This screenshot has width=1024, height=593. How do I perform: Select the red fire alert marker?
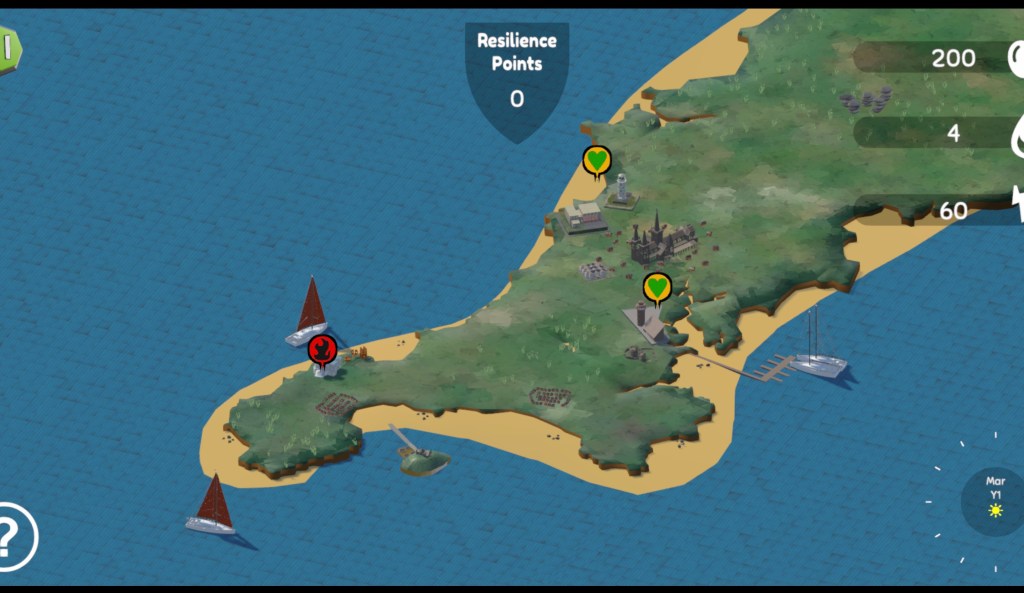321,349
